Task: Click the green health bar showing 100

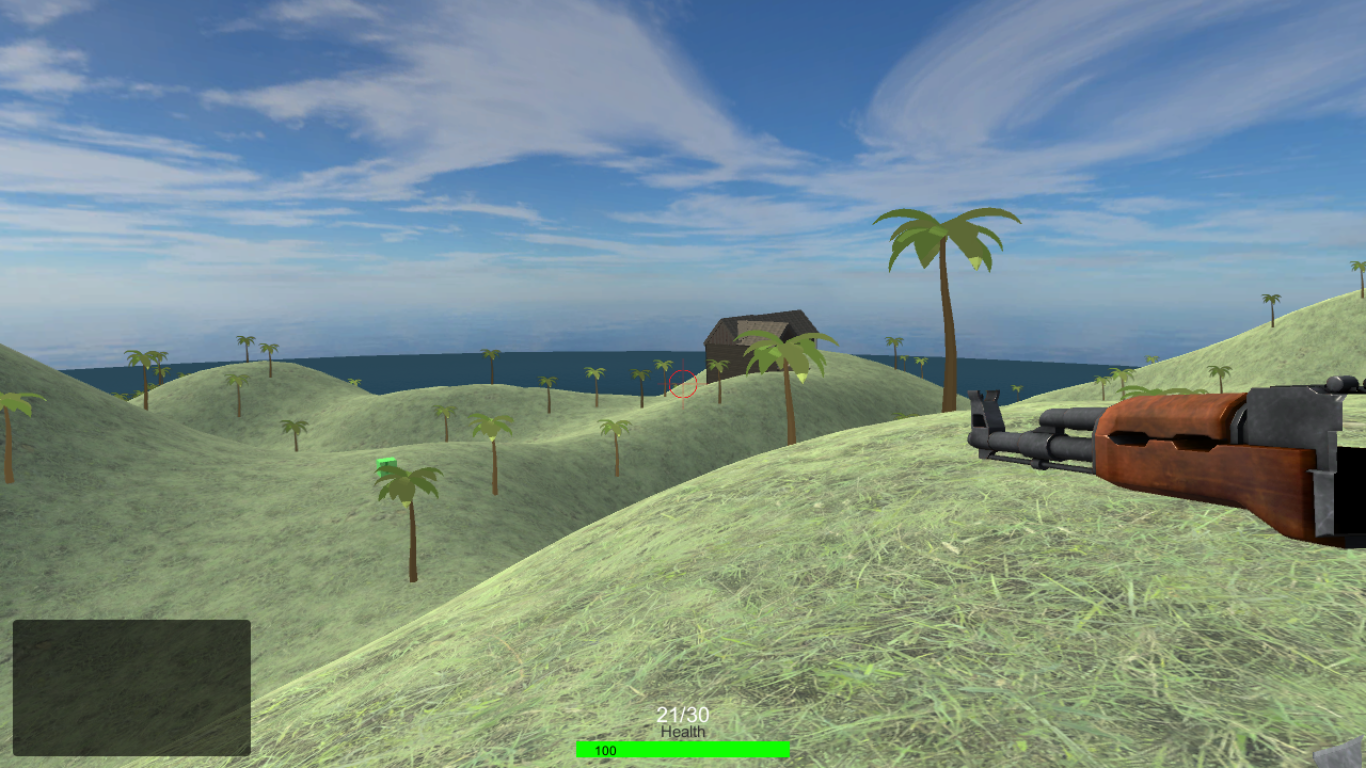Action: [x=683, y=747]
